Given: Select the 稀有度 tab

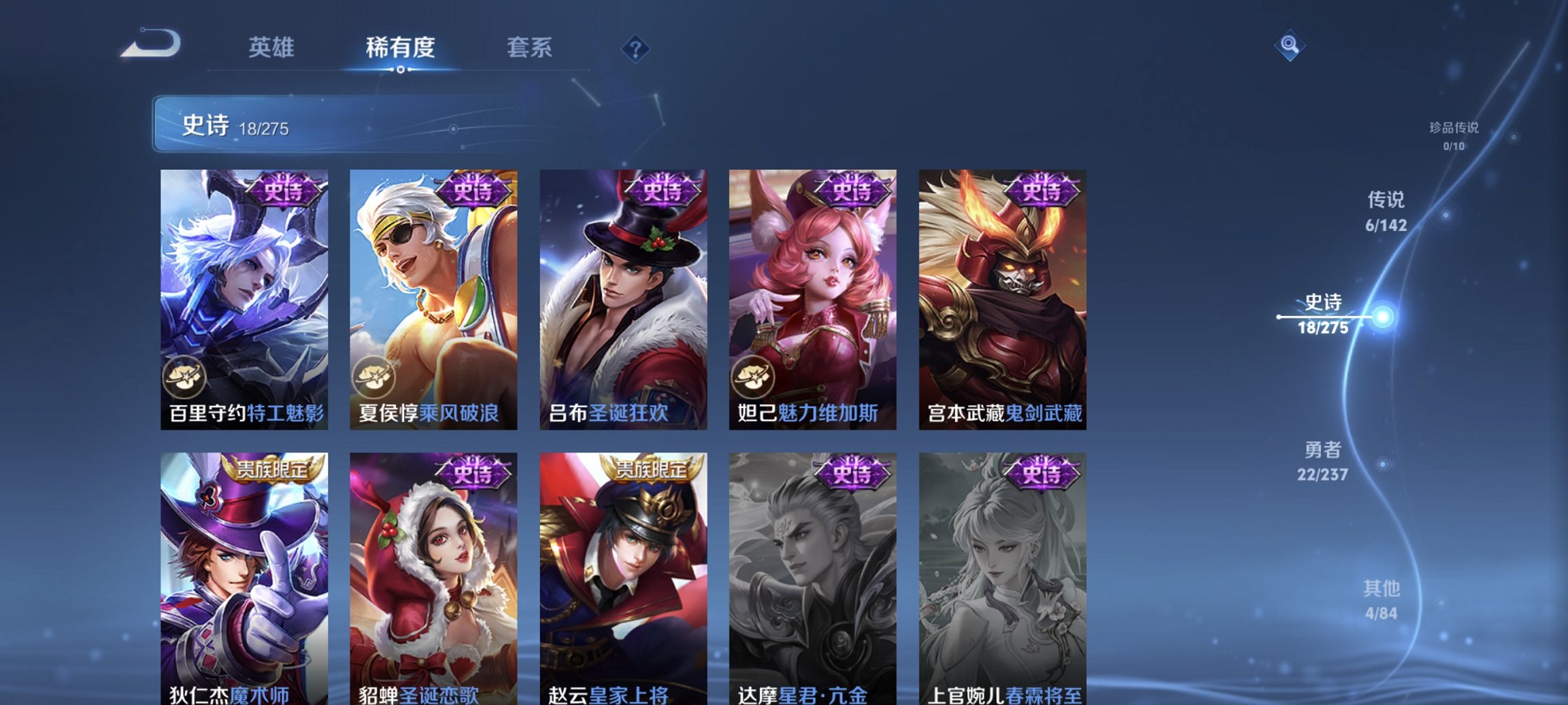Looking at the screenshot, I should (x=400, y=47).
